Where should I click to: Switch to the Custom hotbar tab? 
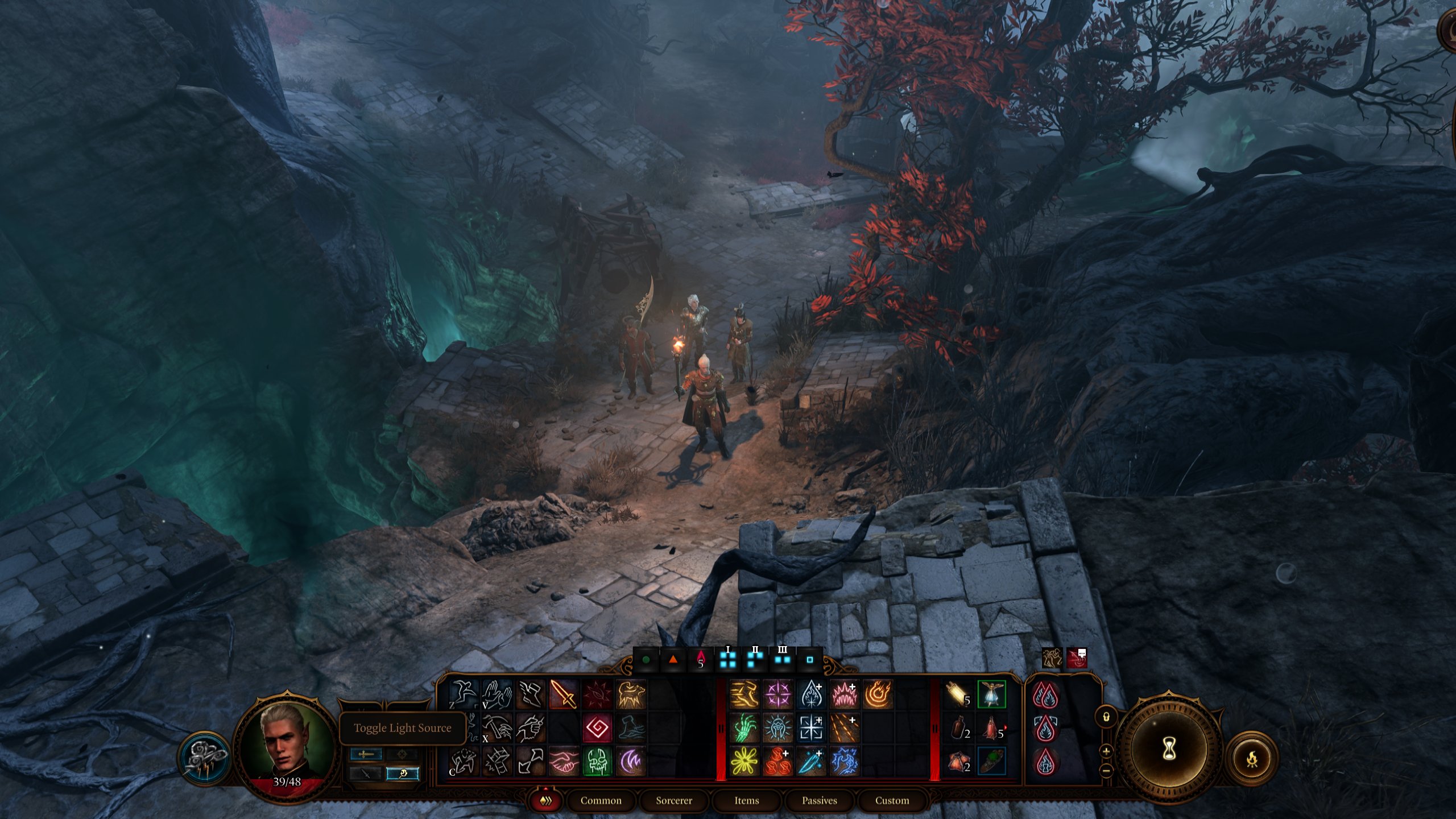tap(892, 801)
